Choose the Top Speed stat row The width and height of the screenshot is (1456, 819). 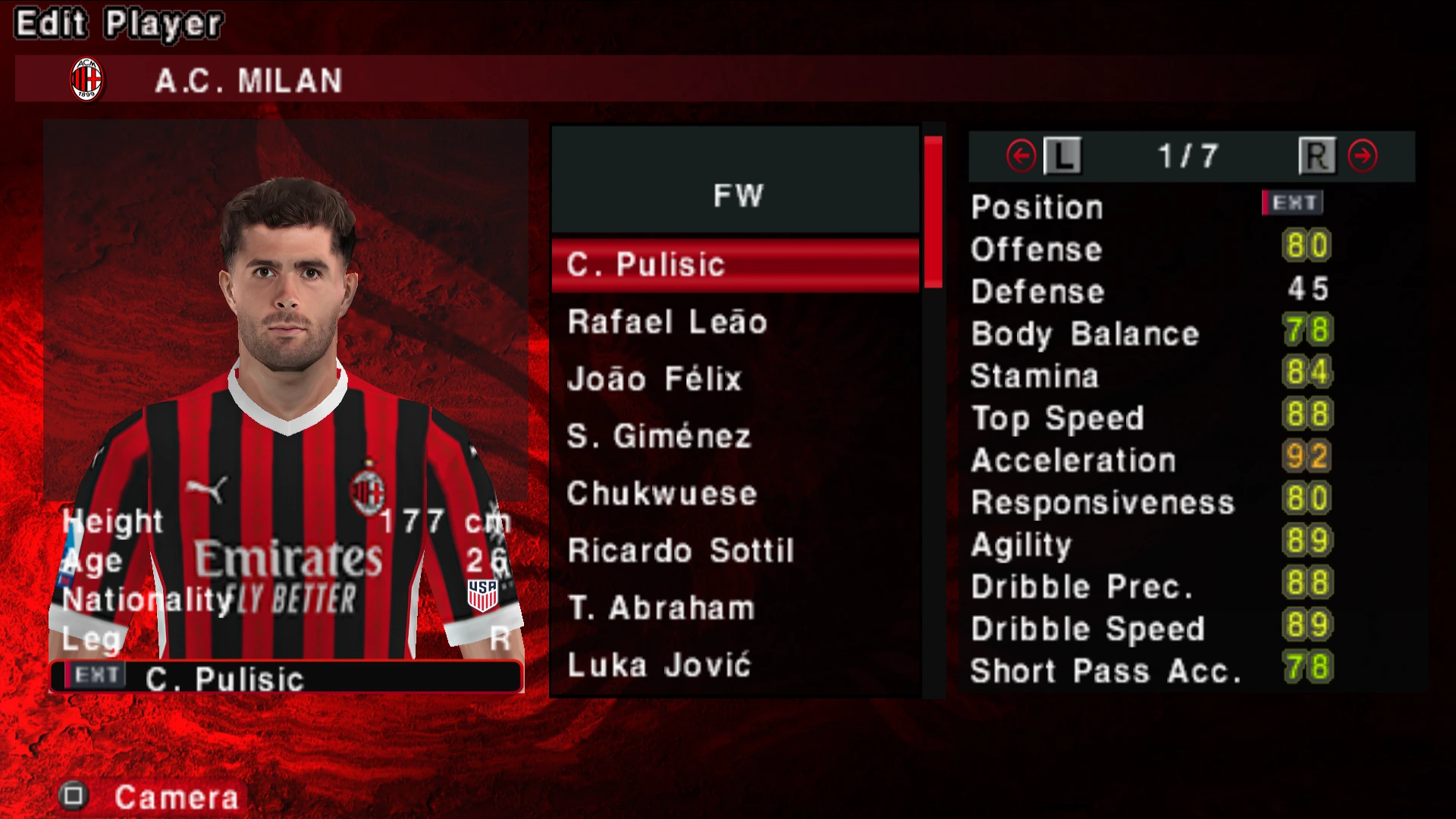(1149, 417)
